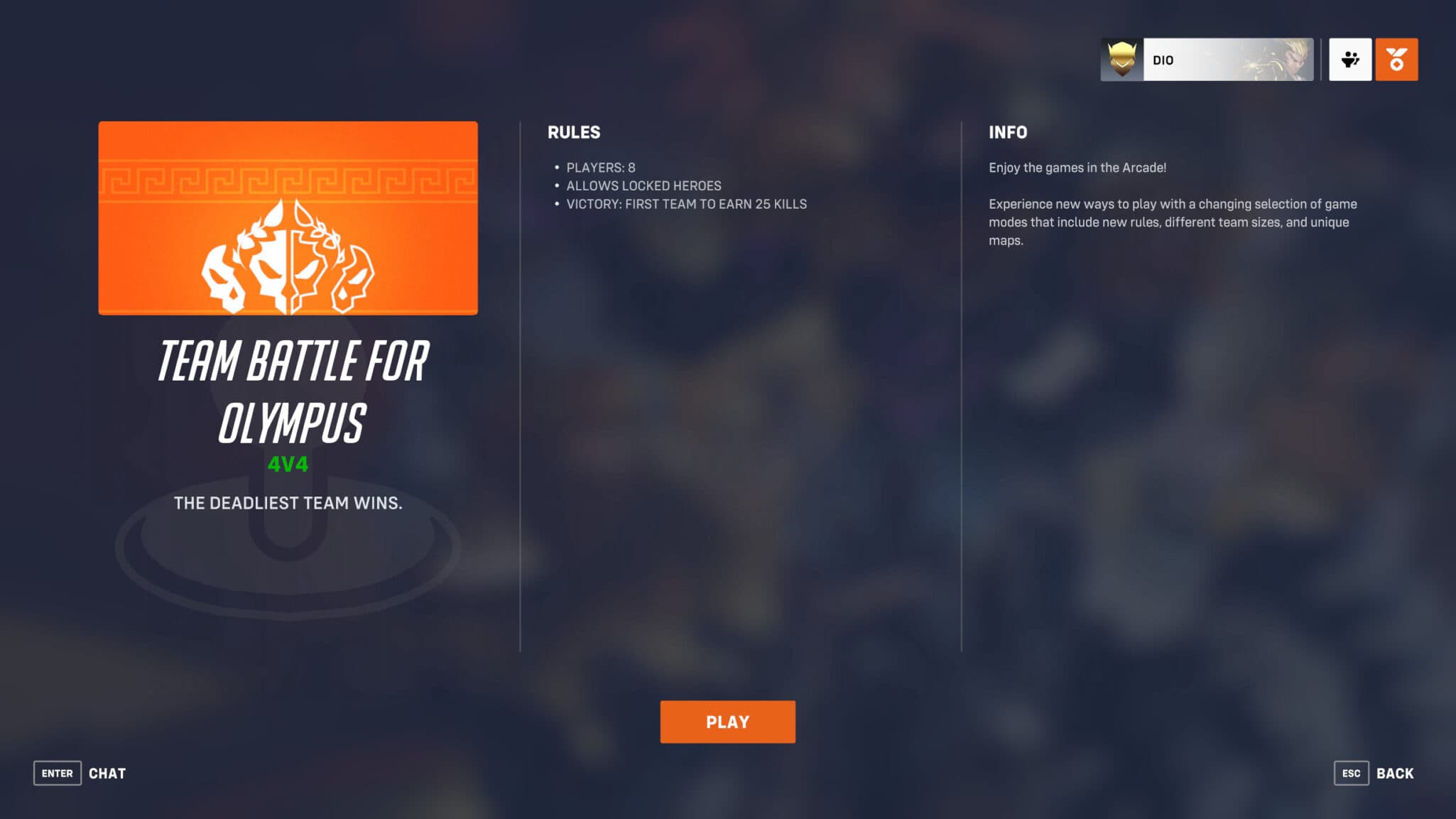Click the ESC key back indicator

coord(1353,773)
